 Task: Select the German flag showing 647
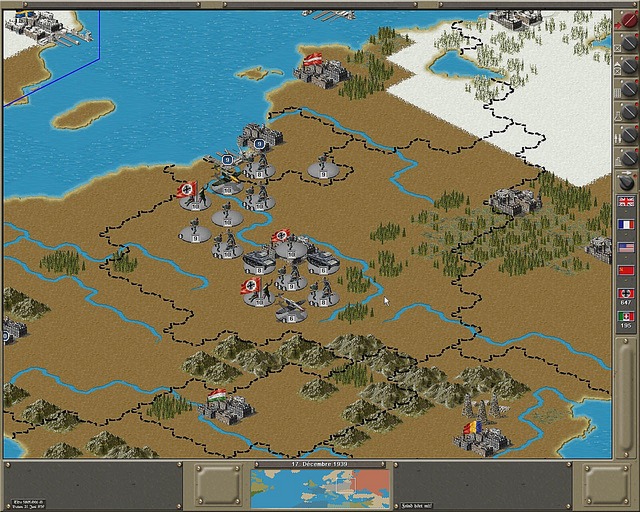click(x=626, y=295)
